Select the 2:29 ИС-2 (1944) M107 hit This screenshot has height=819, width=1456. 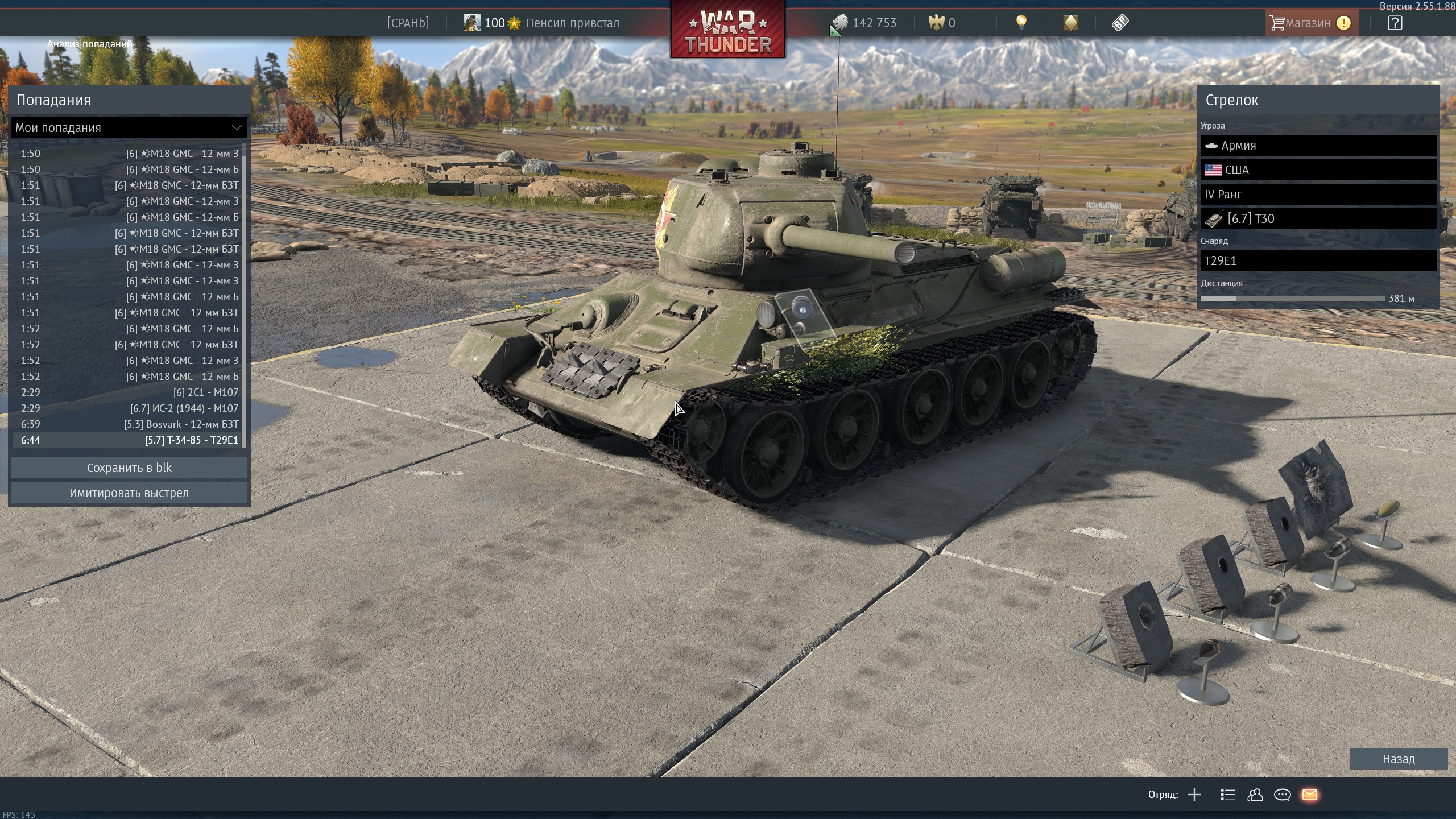129,408
